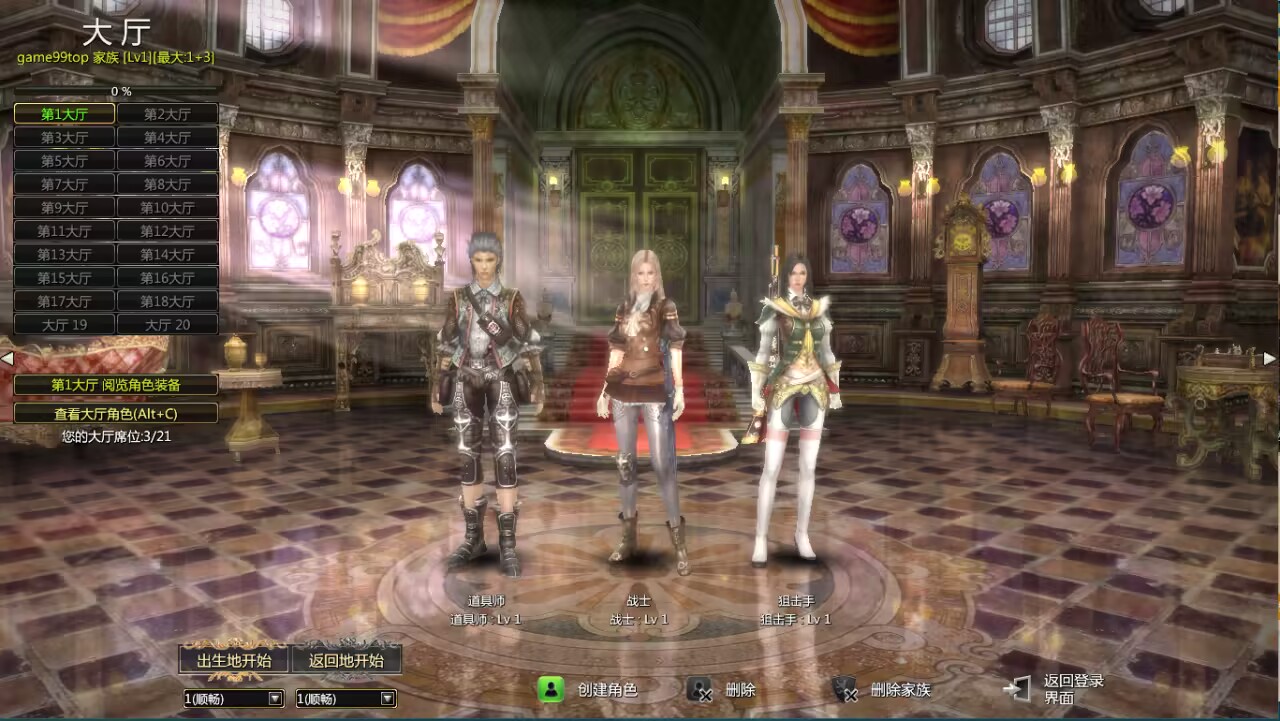This screenshot has width=1280, height=721.
Task: Click 查看大厅角色 (Alt+C) button
Action: tap(116, 413)
